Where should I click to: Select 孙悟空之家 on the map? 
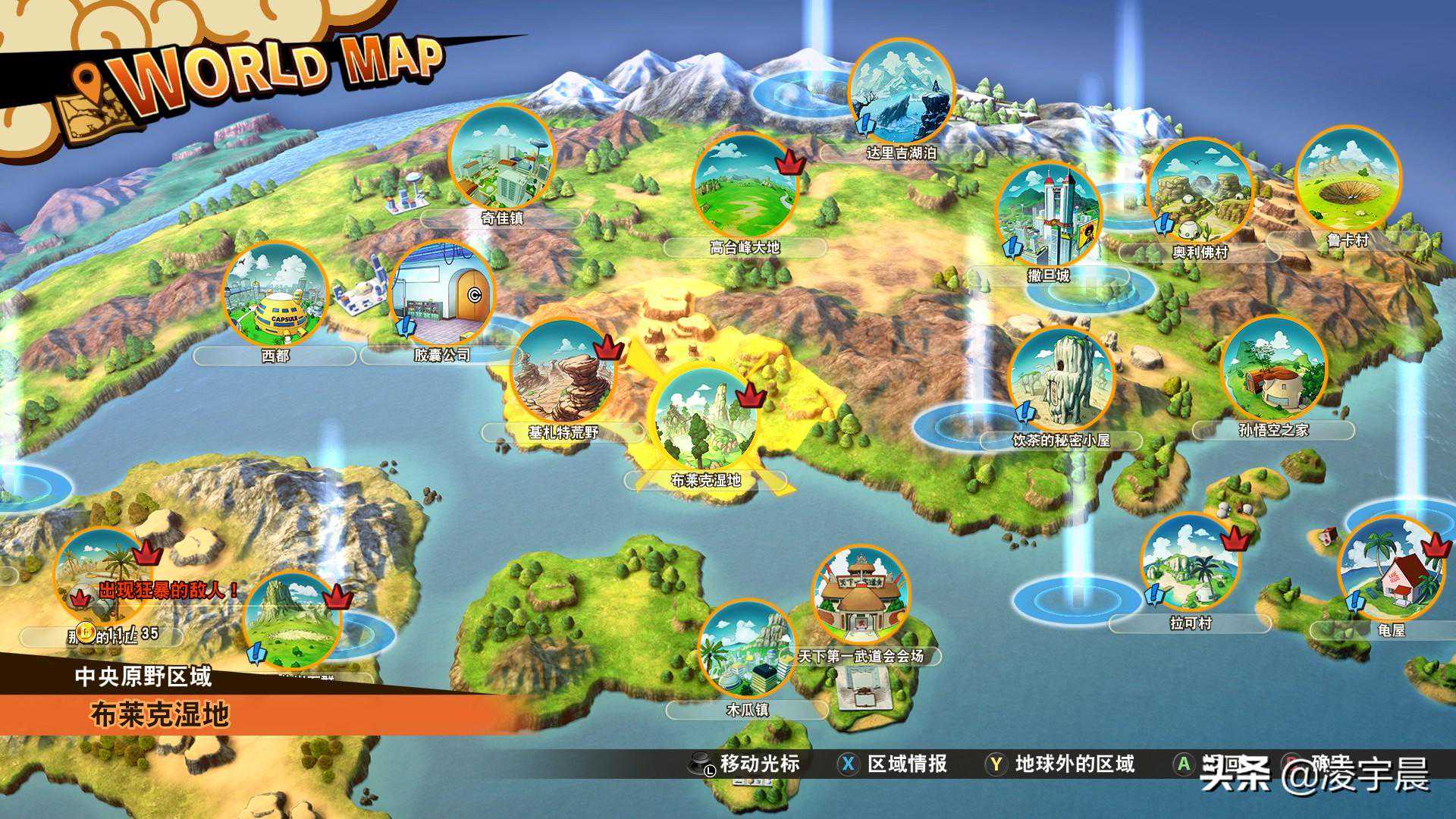pos(1274,371)
